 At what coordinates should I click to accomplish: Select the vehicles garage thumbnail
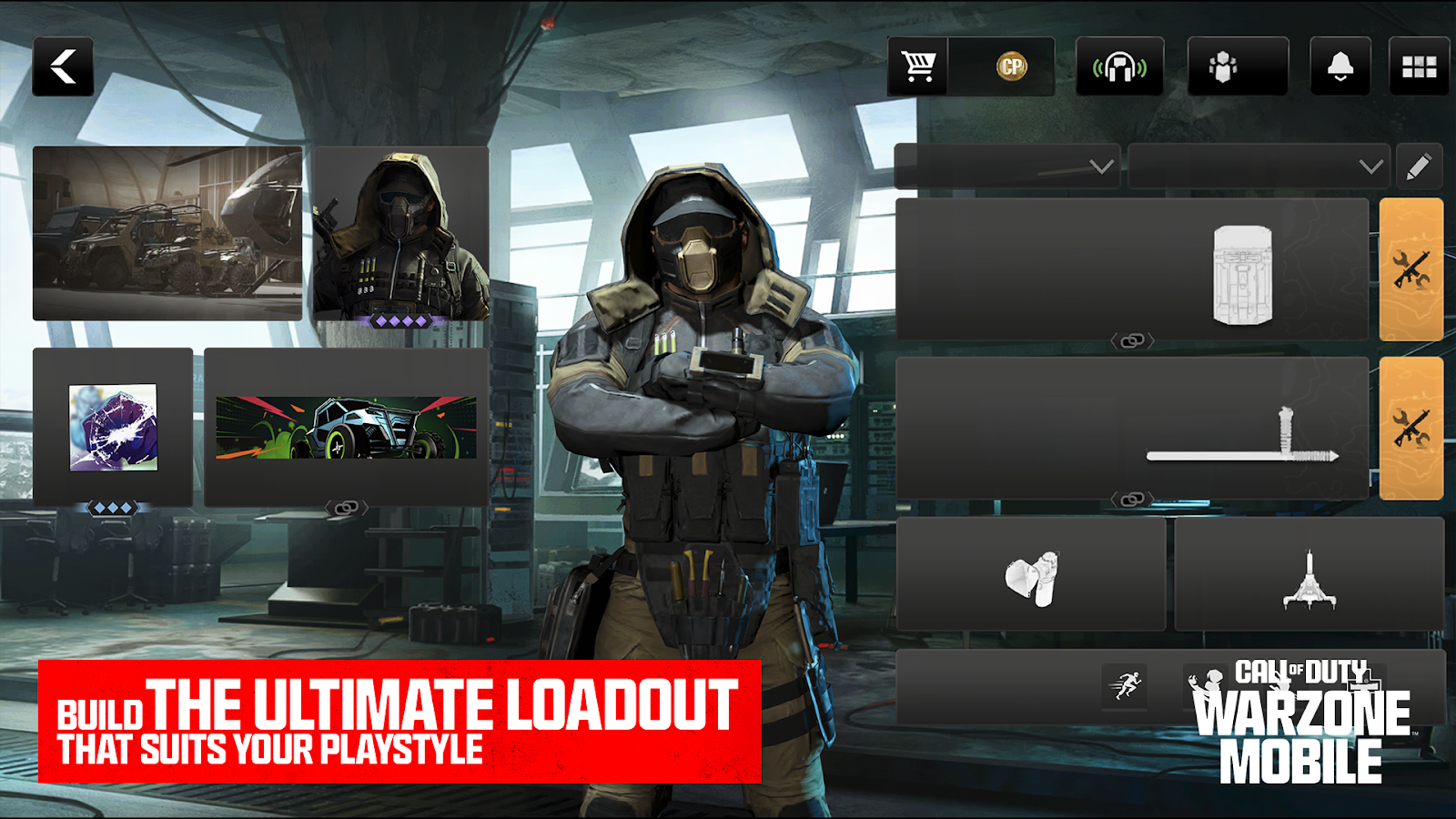tap(167, 233)
